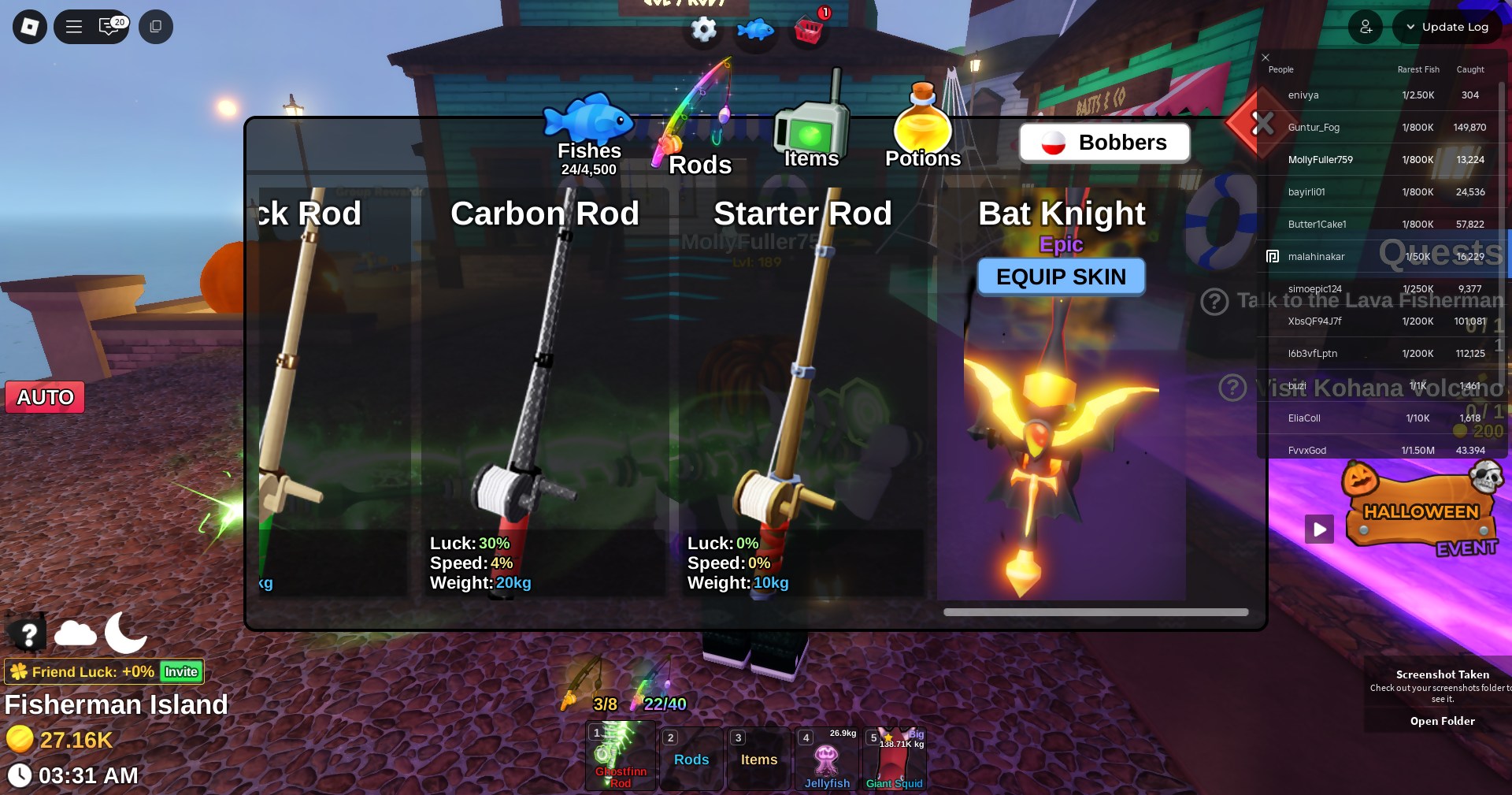Viewport: 1512px width, 795px height.
Task: Open the Bobbers section
Action: (x=1104, y=143)
